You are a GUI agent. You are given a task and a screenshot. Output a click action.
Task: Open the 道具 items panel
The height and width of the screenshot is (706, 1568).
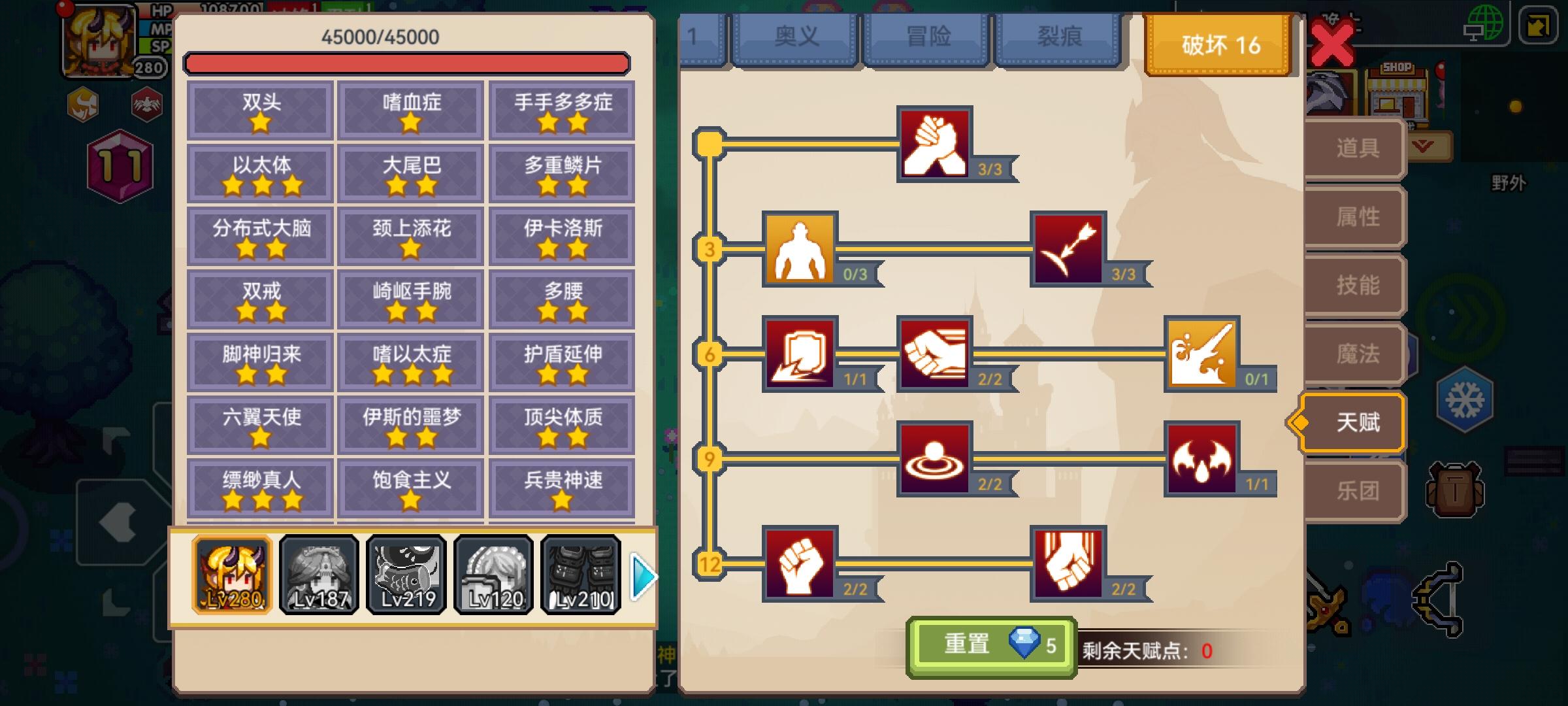point(1358,148)
